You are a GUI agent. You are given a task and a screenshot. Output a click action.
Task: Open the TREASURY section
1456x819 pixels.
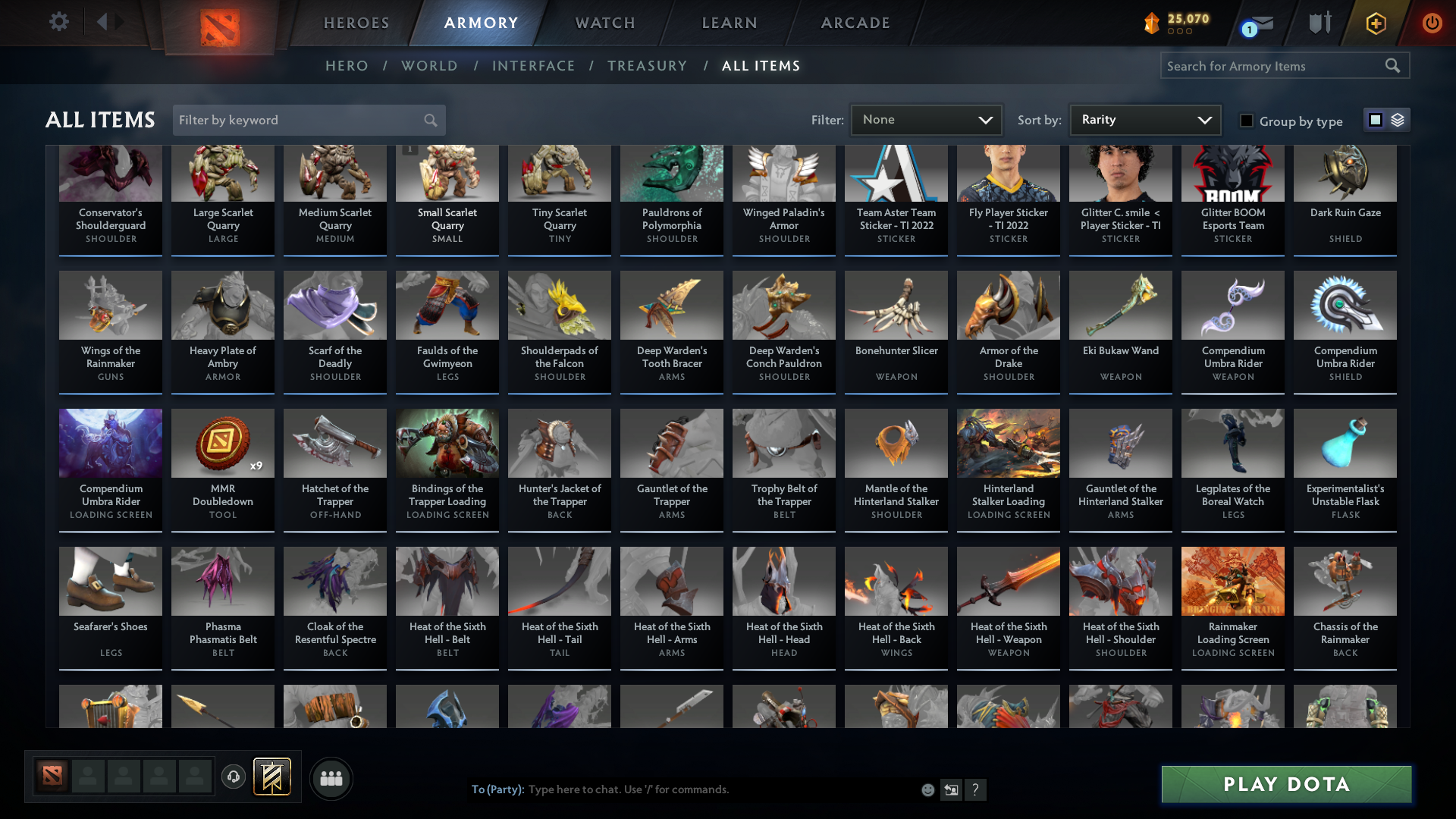pos(647,66)
